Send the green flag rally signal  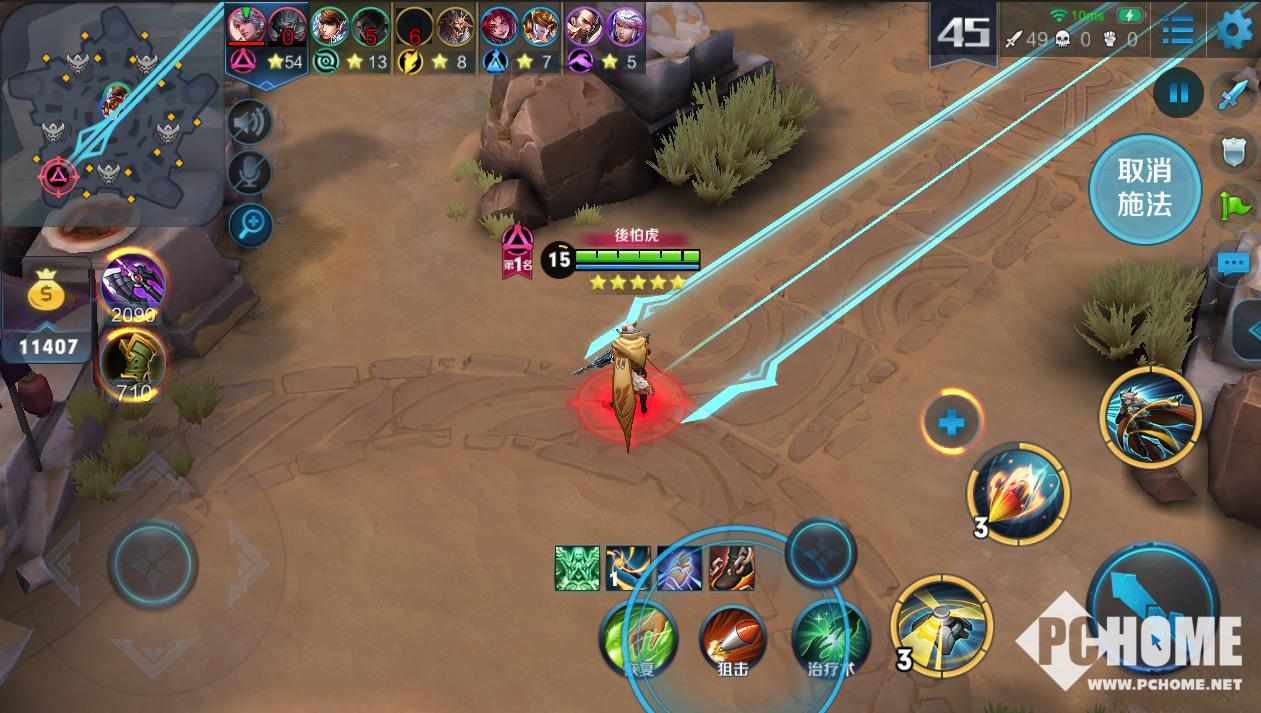[x=1236, y=206]
